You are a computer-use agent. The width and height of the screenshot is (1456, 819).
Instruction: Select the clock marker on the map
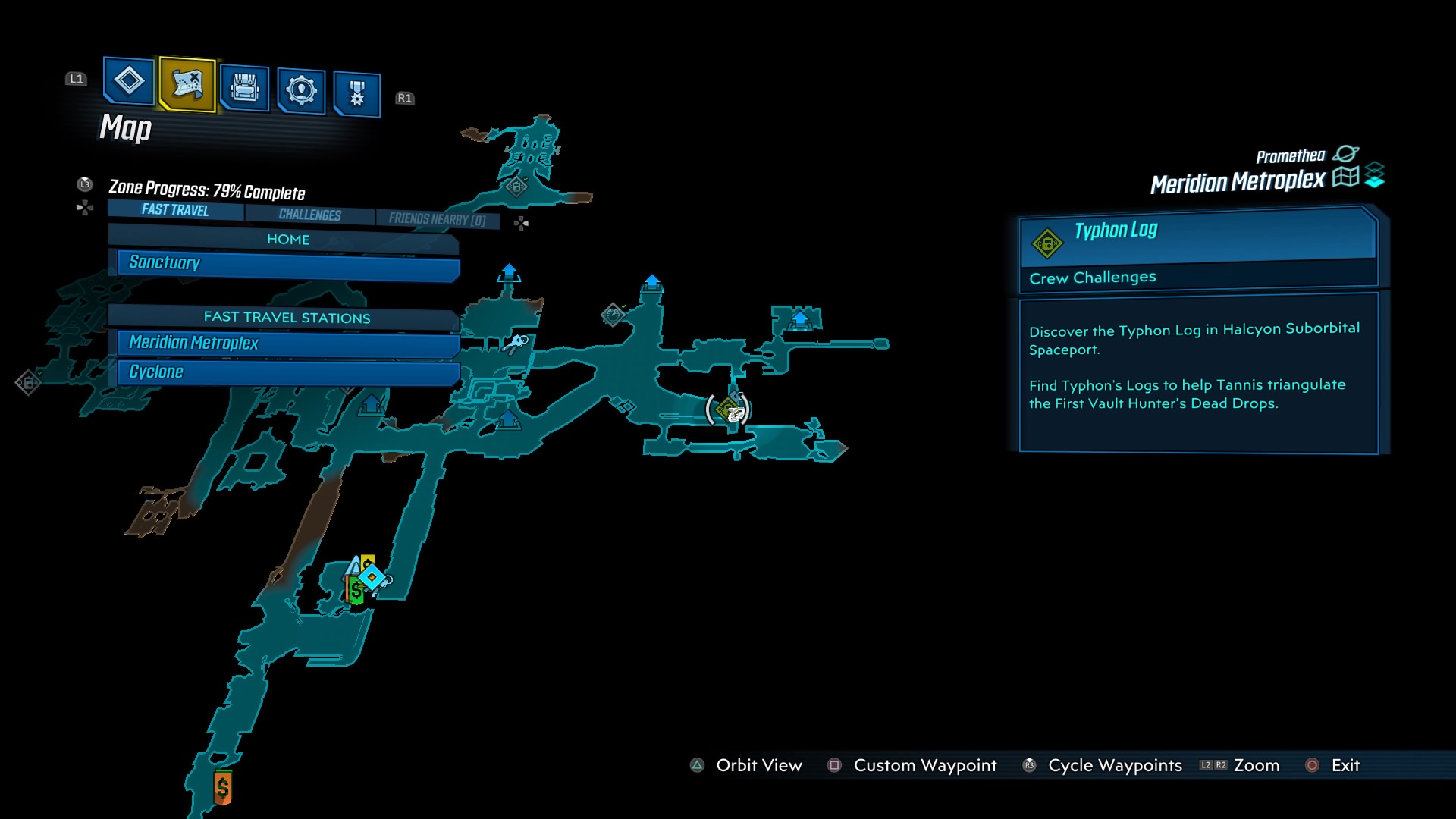click(x=613, y=315)
